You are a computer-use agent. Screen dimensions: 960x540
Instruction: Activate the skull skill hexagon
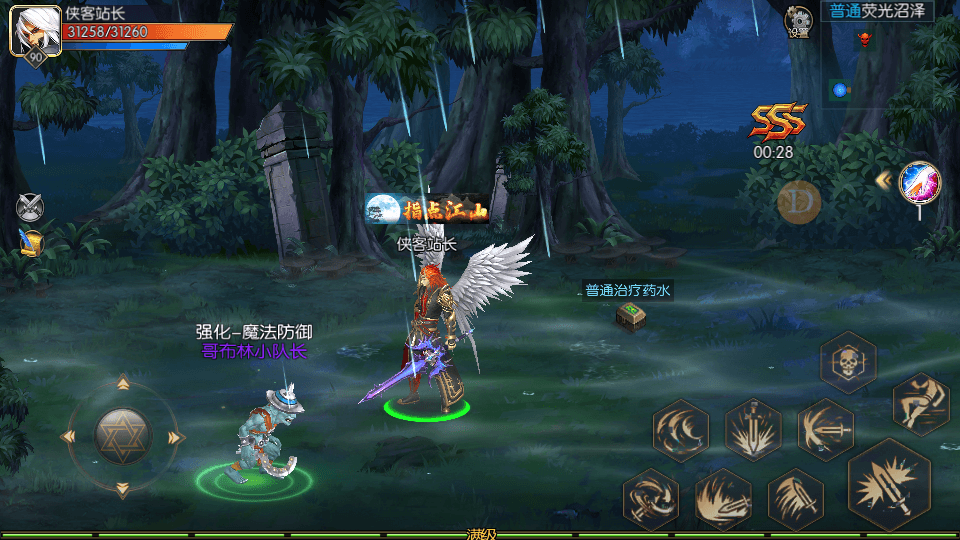848,362
